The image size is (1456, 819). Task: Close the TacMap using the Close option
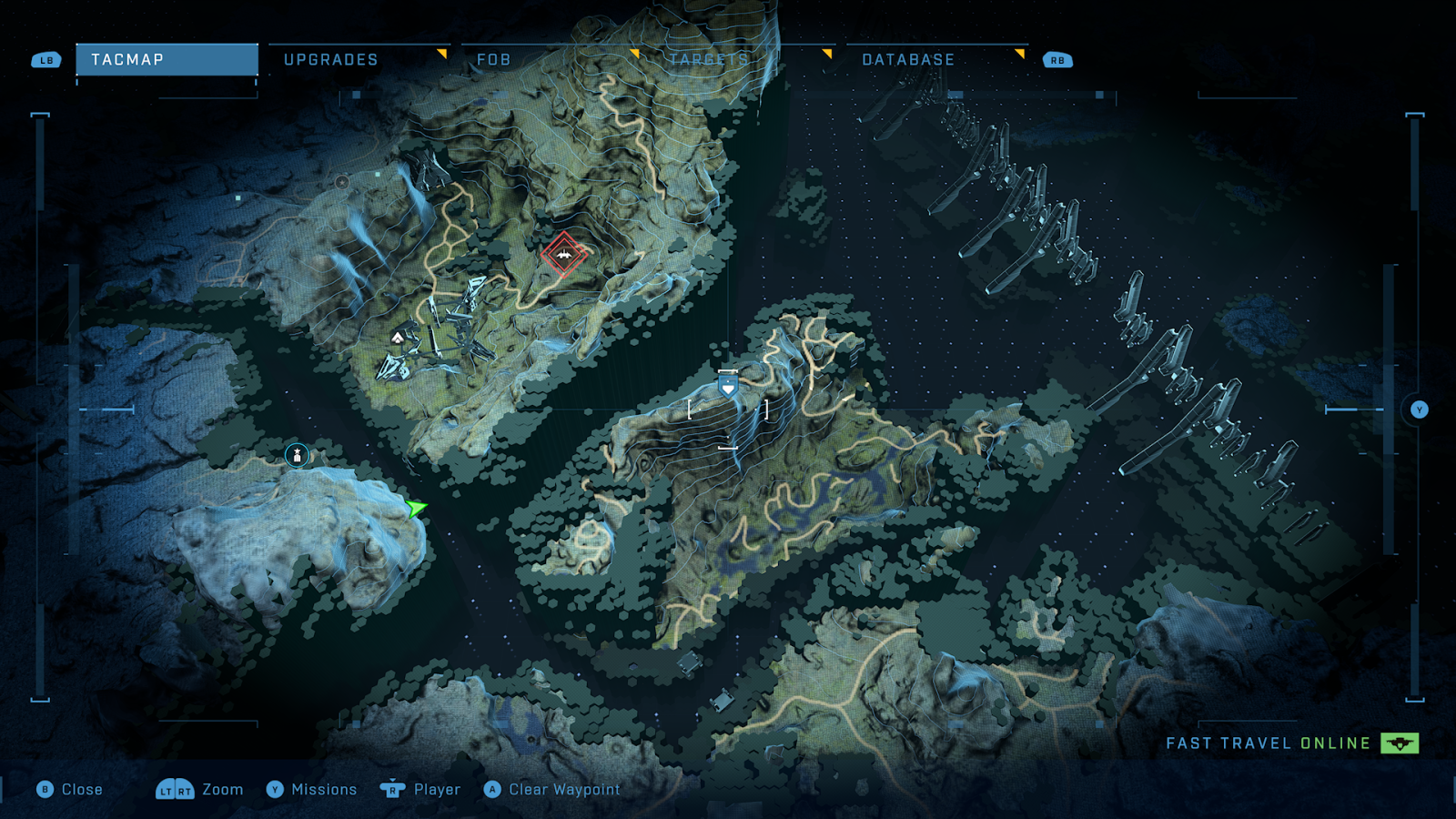pyautogui.click(x=70, y=790)
